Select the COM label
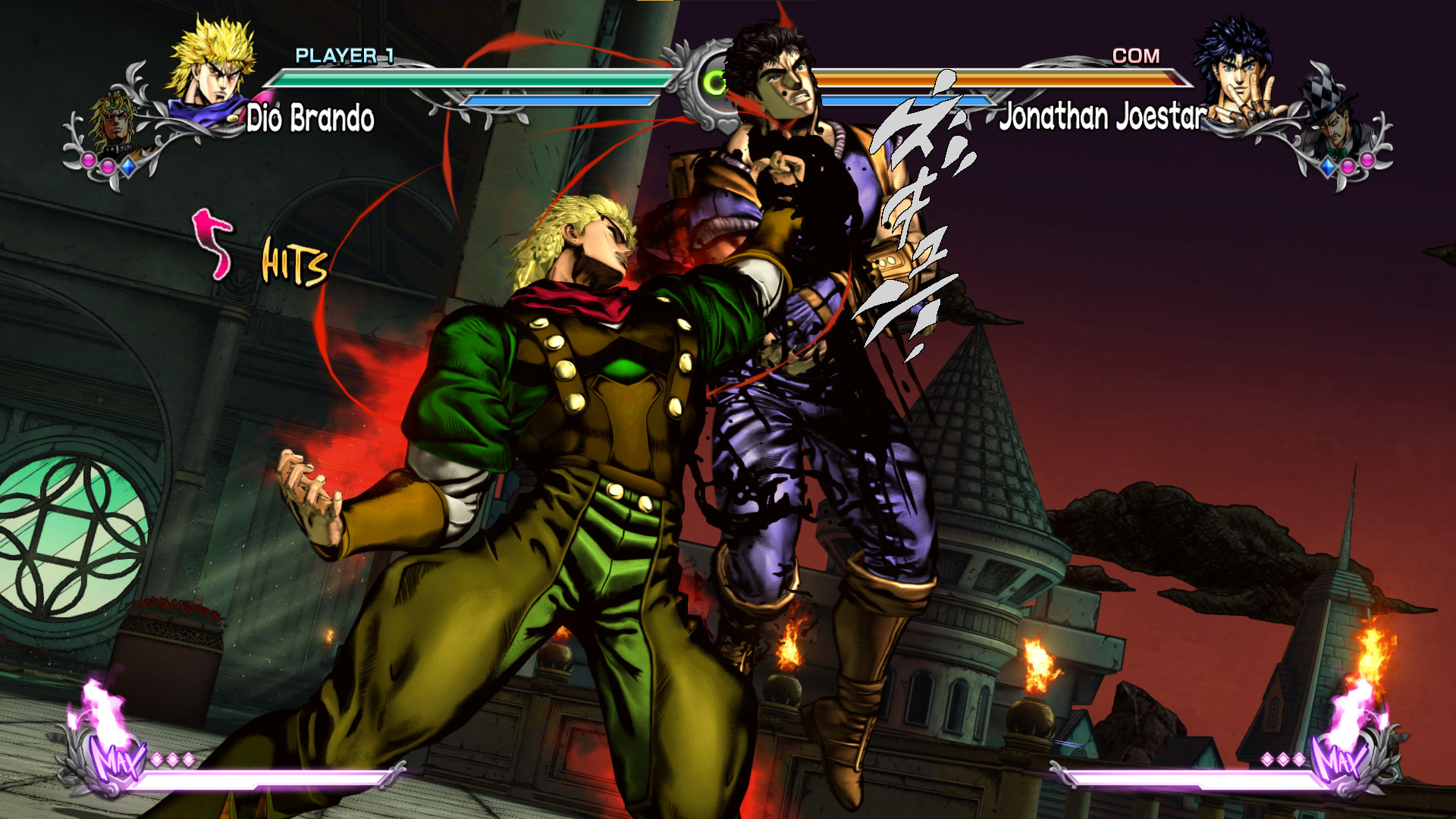1456x819 pixels. coord(1135,55)
